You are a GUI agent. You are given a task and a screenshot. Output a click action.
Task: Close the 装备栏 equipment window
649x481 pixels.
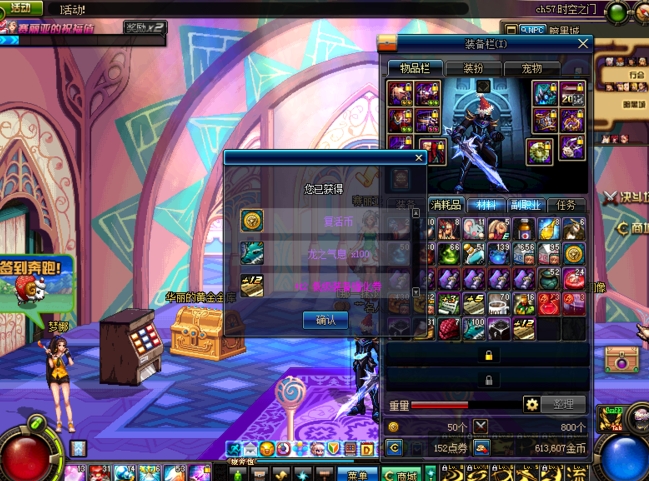583,44
